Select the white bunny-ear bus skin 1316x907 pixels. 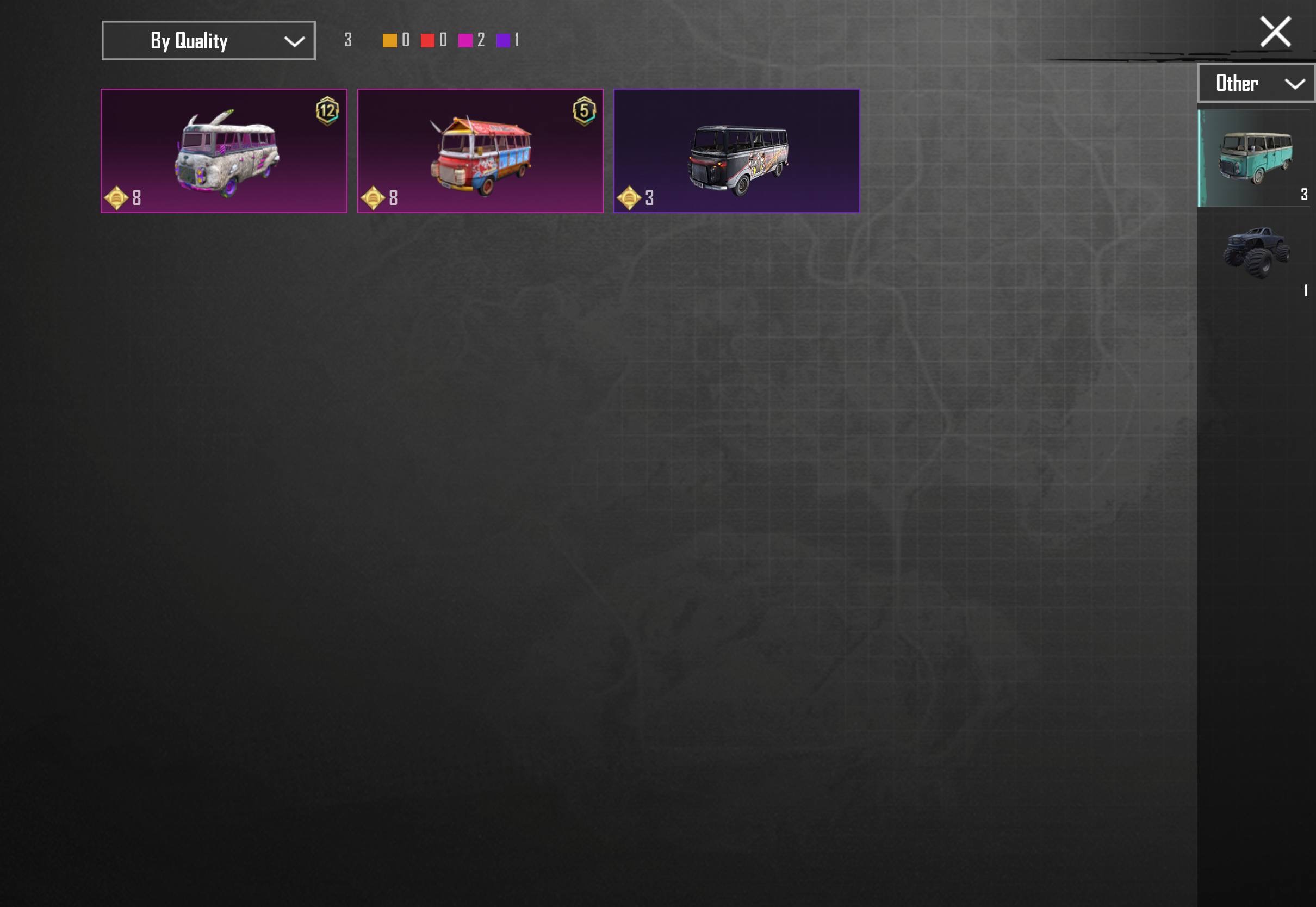(x=224, y=151)
